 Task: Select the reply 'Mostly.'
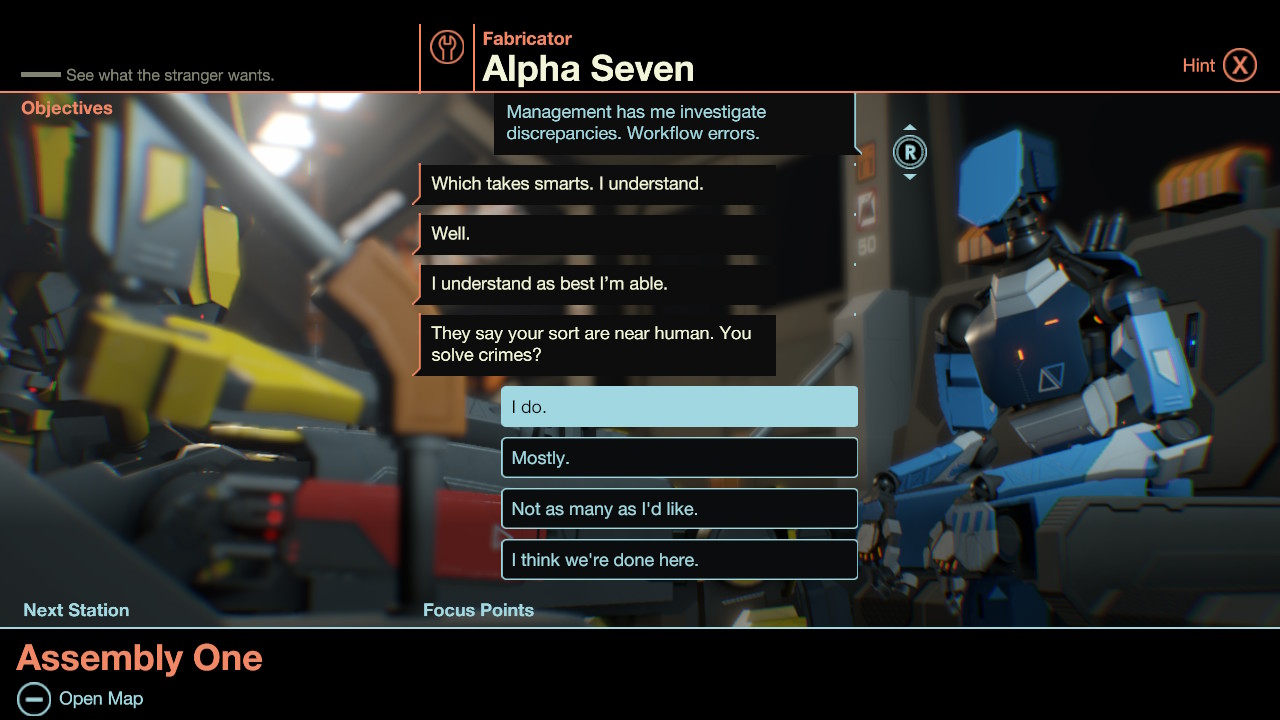[x=679, y=457]
